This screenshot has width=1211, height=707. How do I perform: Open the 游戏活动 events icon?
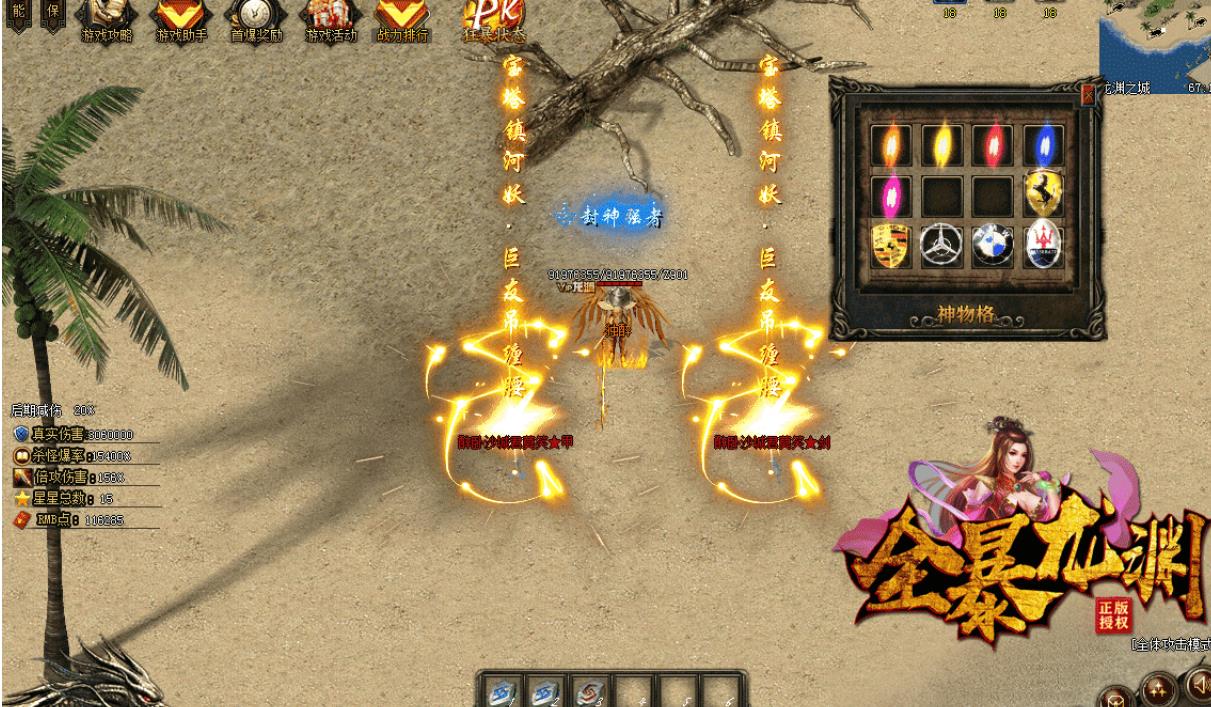(x=331, y=17)
